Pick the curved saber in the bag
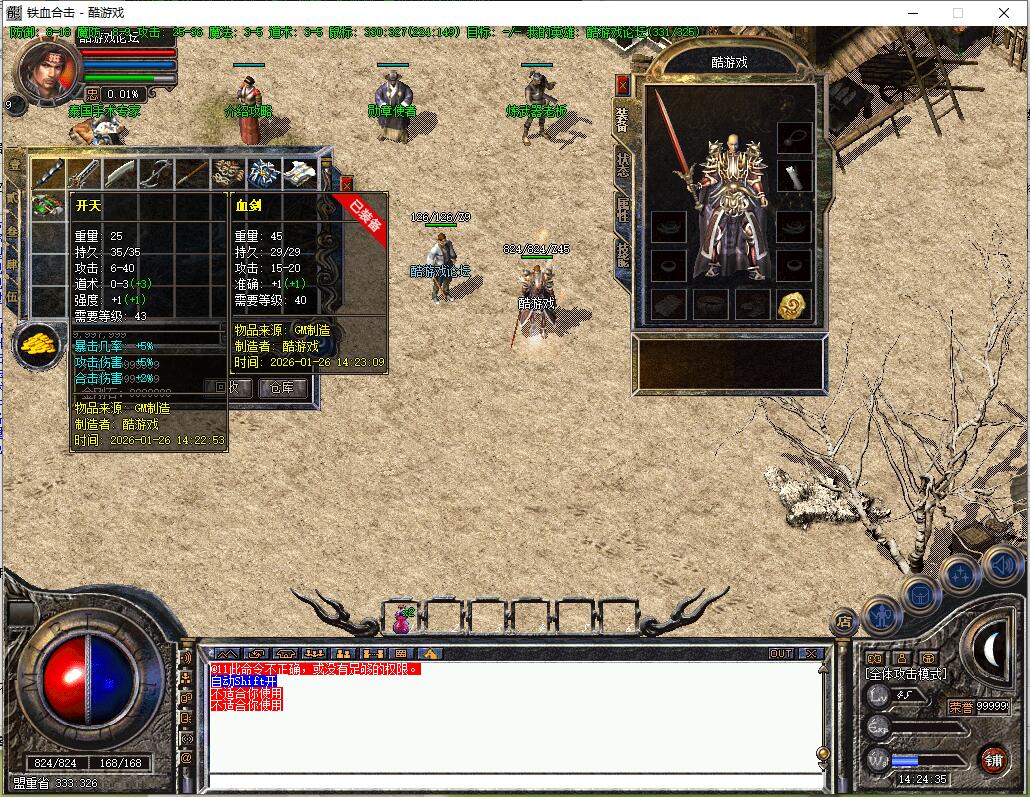This screenshot has width=1030, height=797. (119, 172)
